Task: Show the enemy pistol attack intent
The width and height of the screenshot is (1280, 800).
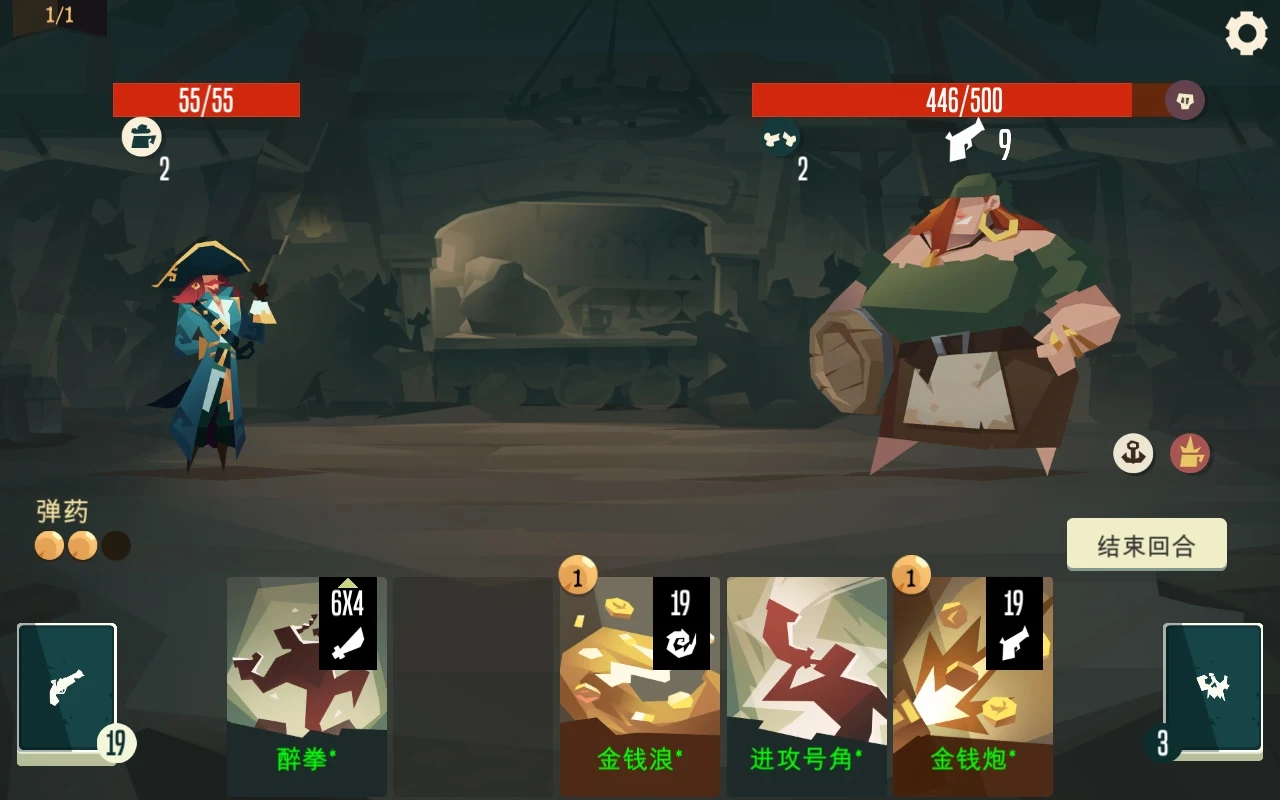Action: click(x=966, y=142)
